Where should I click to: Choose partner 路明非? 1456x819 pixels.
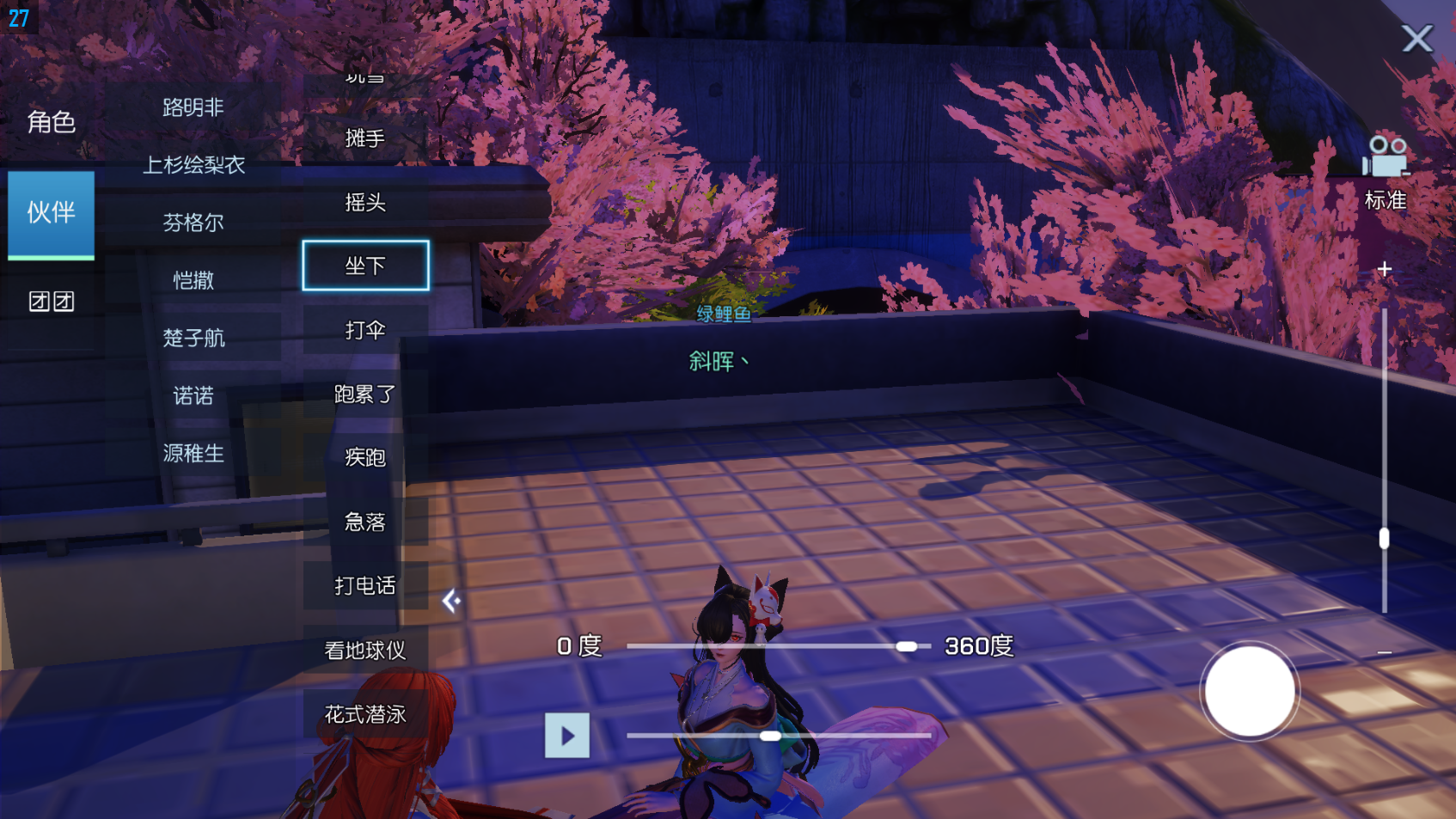(x=193, y=107)
